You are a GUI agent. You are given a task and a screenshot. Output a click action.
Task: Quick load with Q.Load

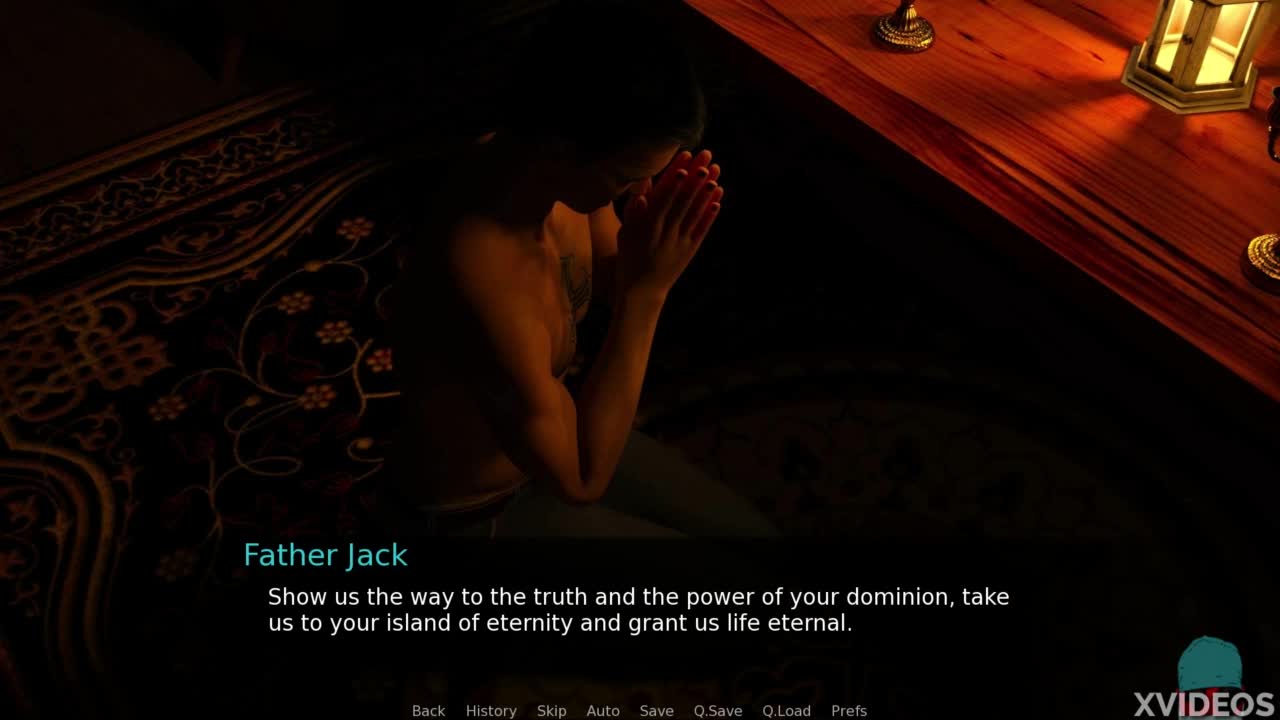click(786, 711)
